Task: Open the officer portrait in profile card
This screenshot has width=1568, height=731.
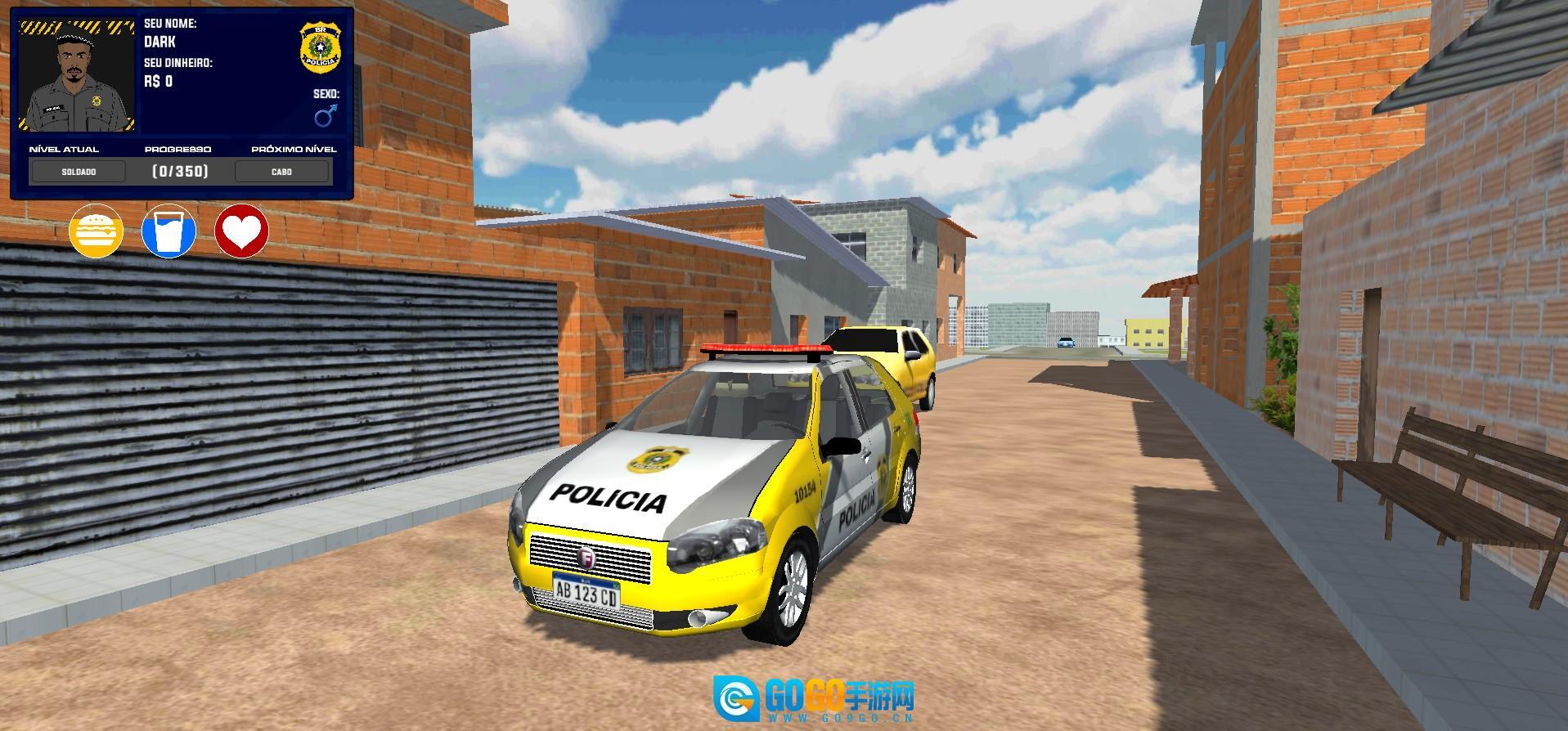Action: (77, 77)
